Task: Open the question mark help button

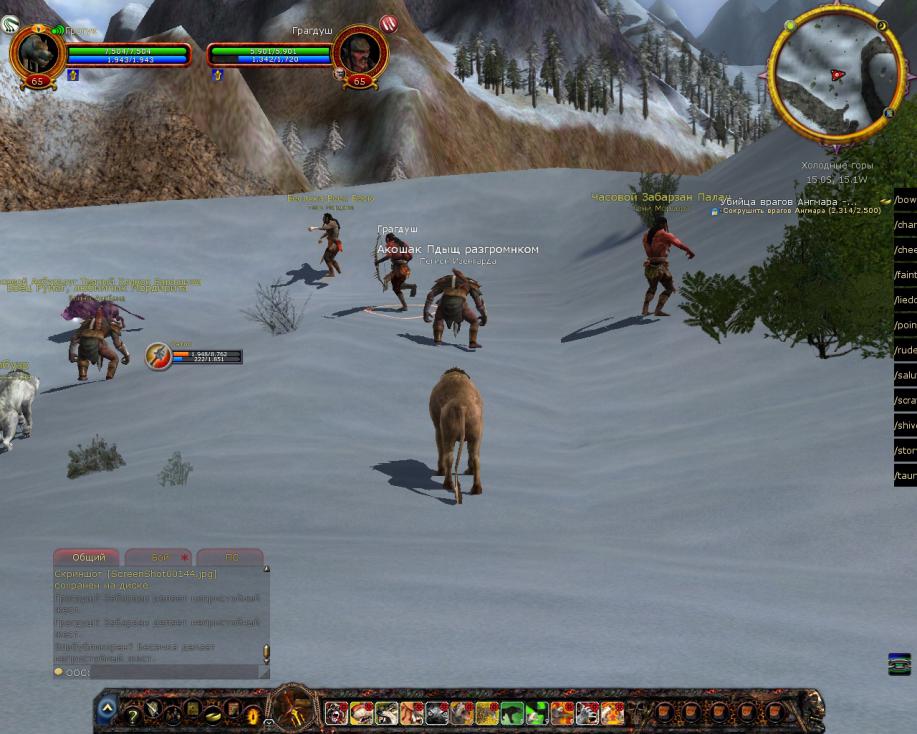Action: pyautogui.click(x=131, y=716)
